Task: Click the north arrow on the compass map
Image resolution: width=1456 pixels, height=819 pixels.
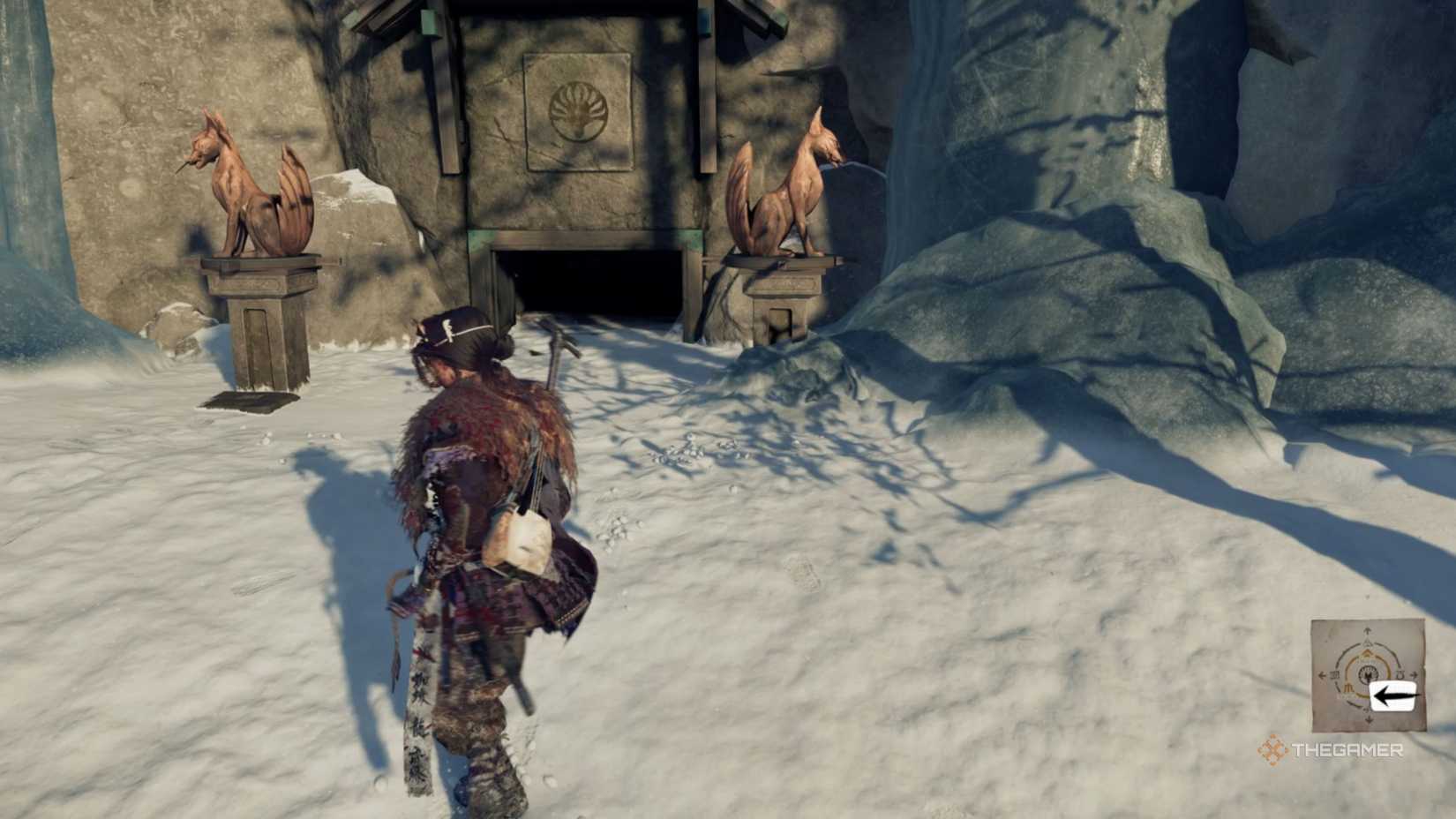Action: pos(1367,630)
